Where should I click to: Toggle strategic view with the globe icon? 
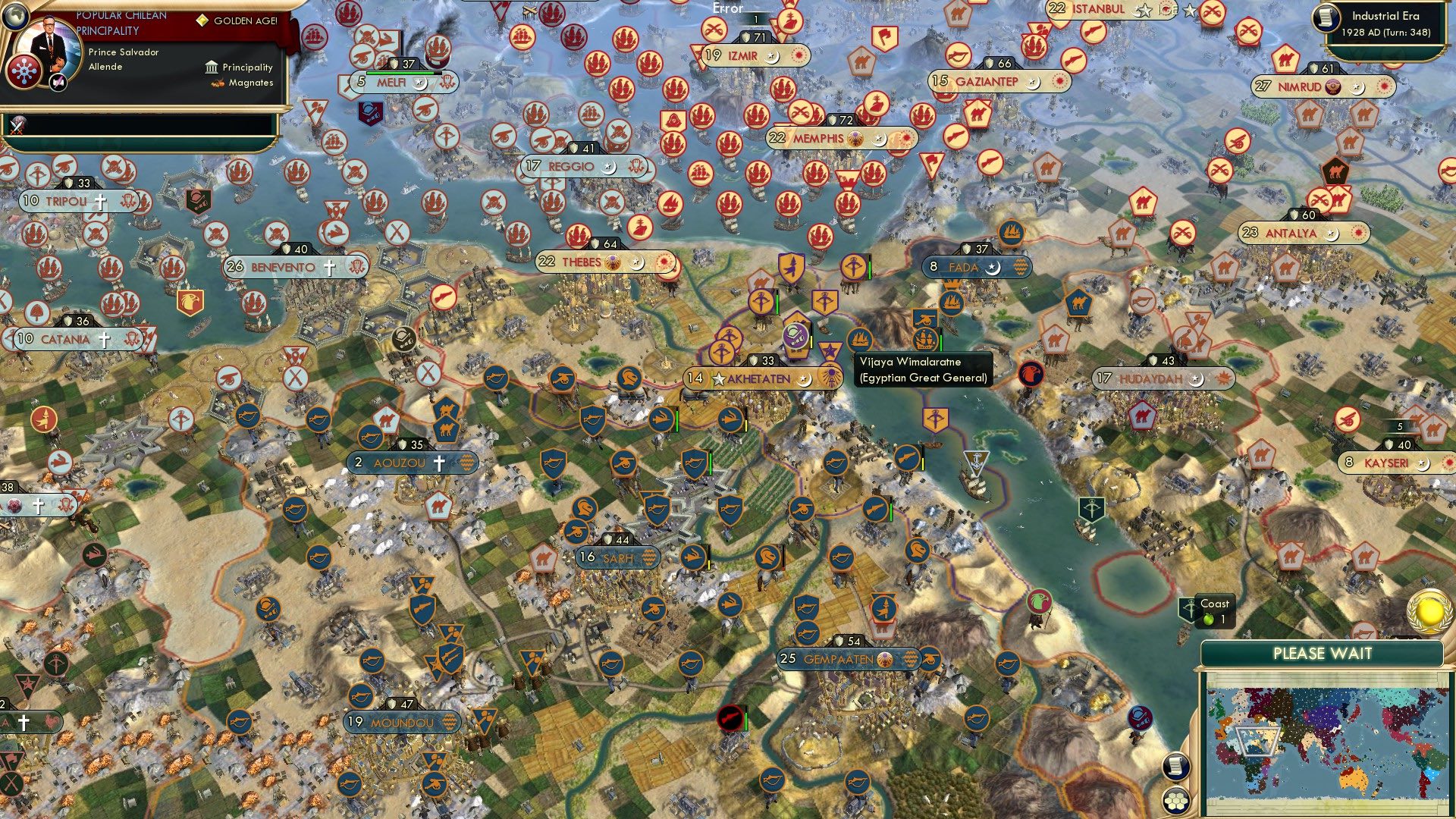(16, 17)
